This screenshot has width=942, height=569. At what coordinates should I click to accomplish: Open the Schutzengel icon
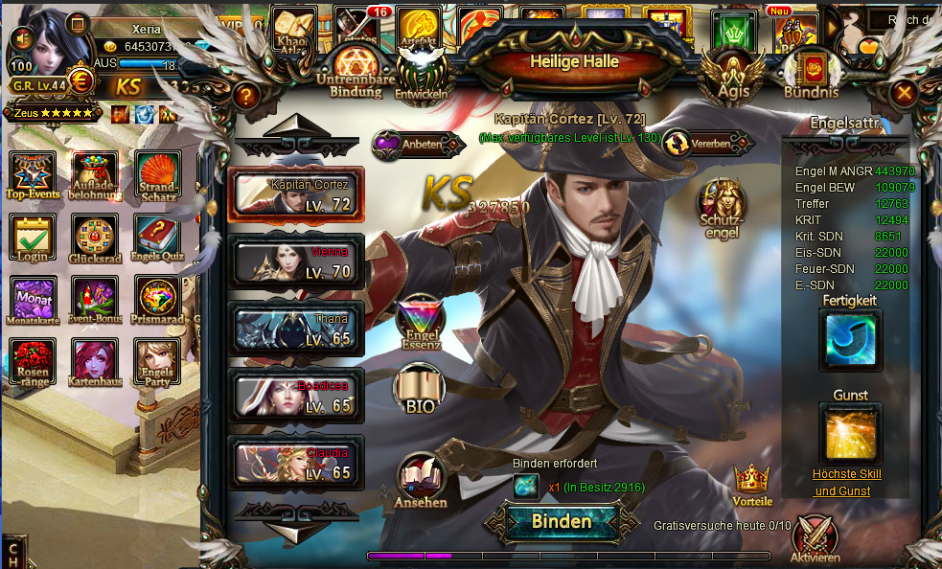click(721, 207)
